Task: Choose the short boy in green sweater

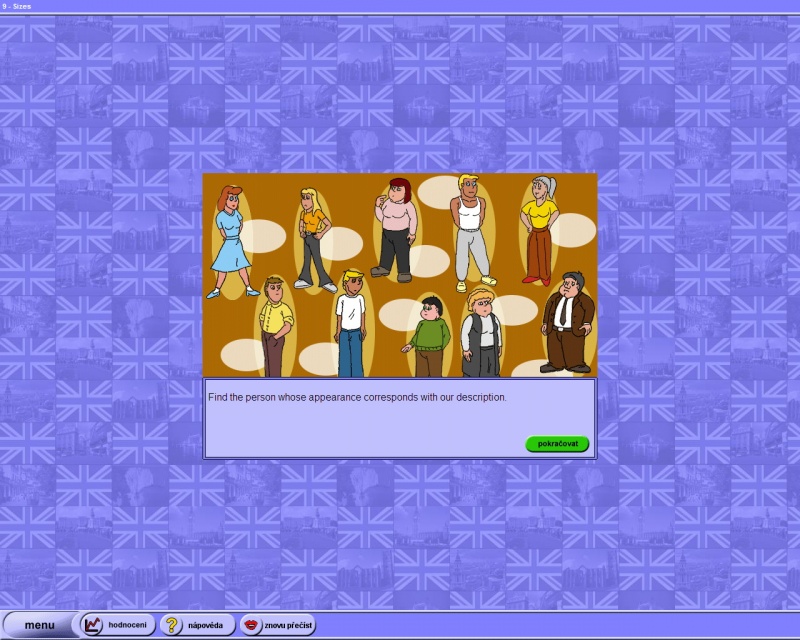Action: click(430, 337)
